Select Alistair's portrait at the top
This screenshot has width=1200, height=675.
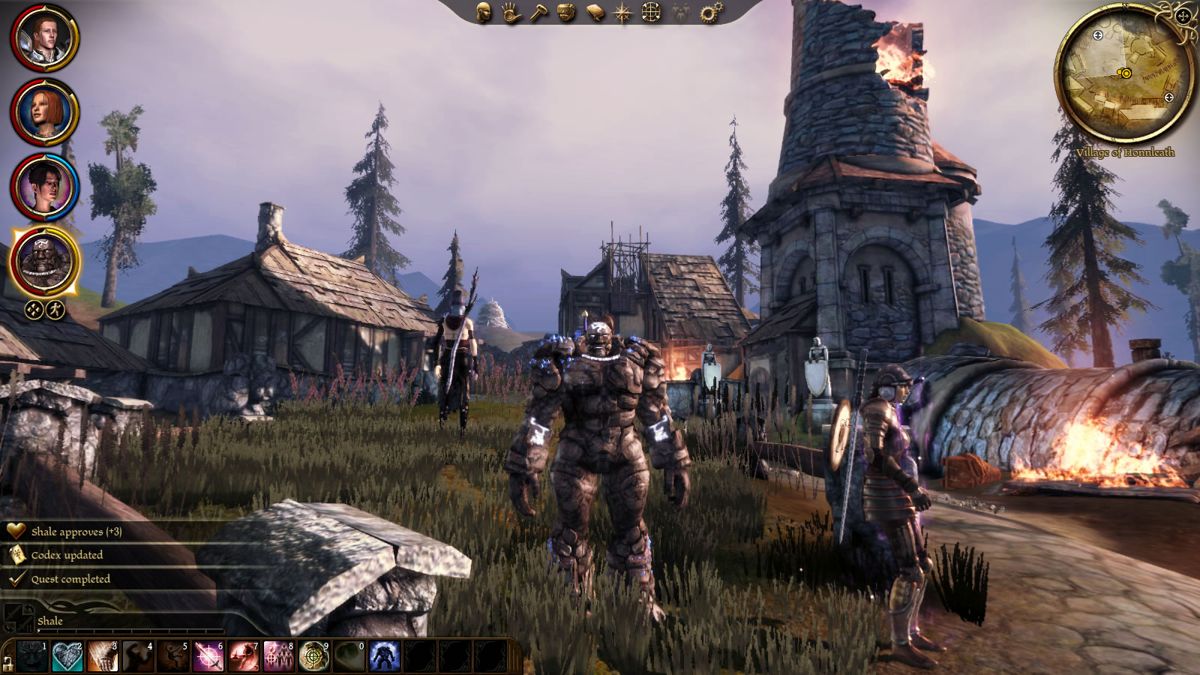pos(45,37)
